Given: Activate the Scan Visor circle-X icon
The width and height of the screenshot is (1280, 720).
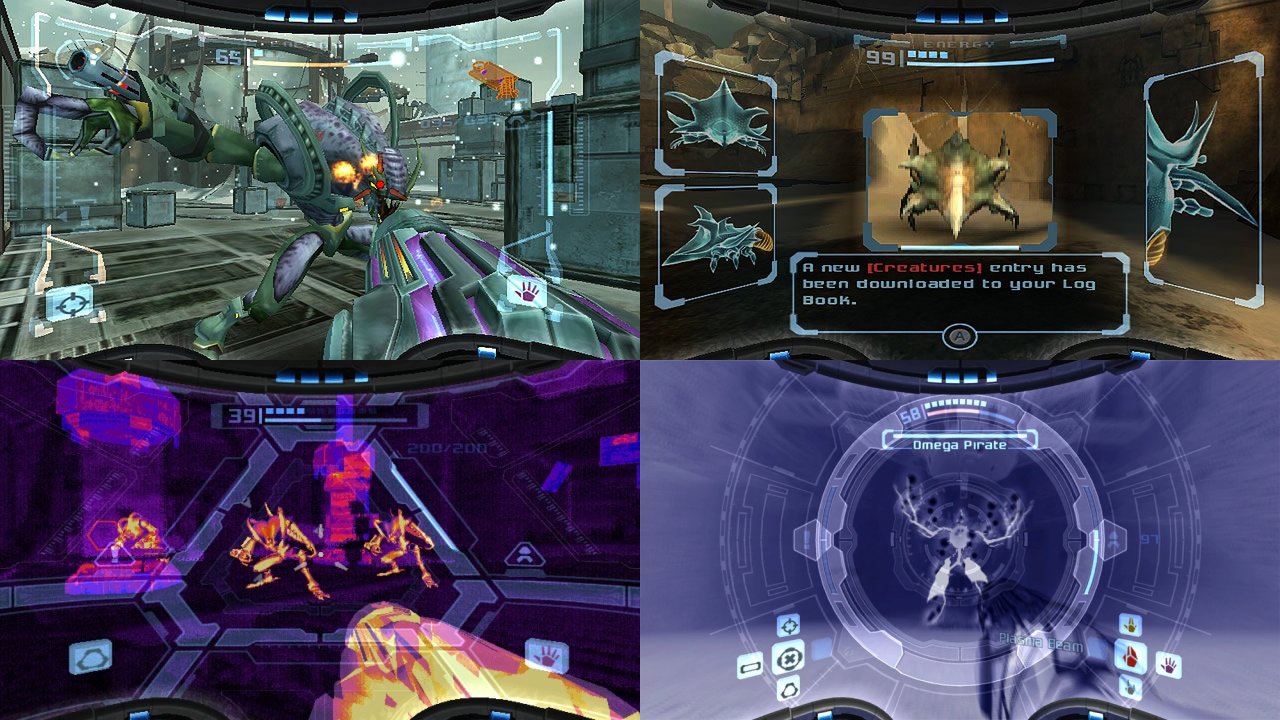Looking at the screenshot, I should 788,658.
